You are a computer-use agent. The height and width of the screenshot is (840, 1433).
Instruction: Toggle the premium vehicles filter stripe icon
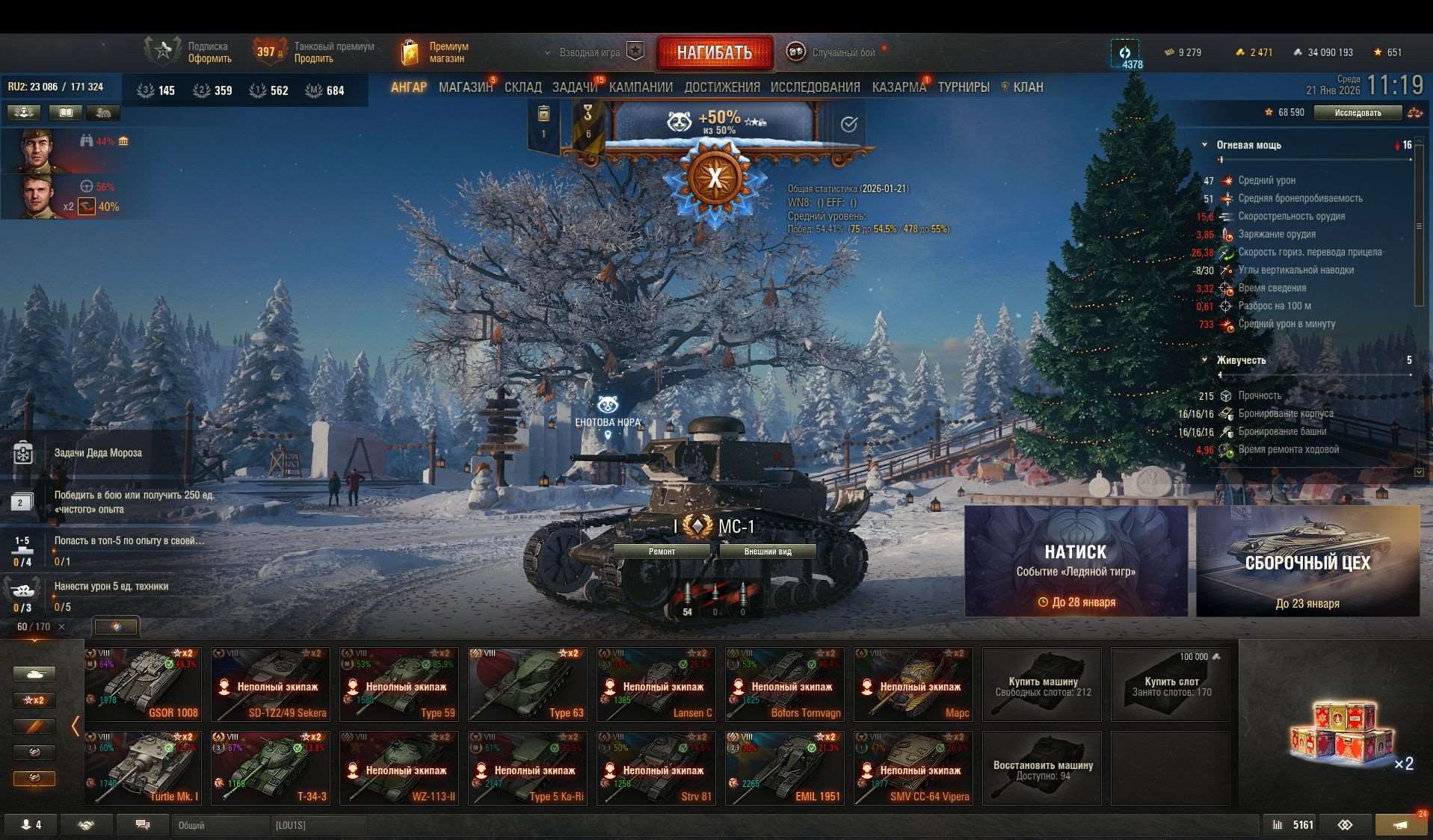pos(34,726)
